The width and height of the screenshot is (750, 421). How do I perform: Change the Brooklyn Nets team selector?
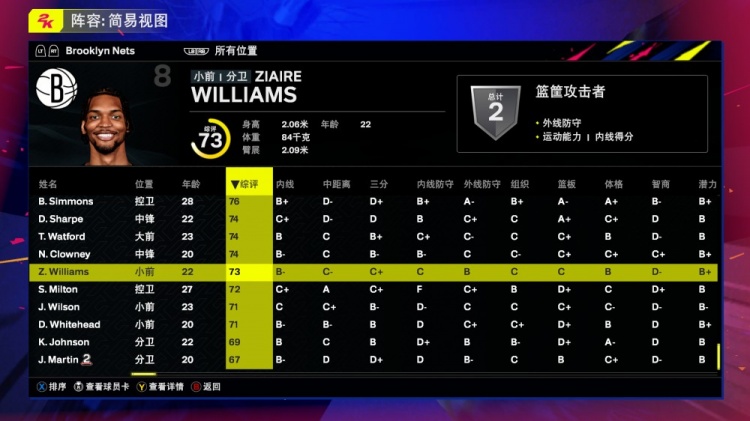click(x=99, y=50)
